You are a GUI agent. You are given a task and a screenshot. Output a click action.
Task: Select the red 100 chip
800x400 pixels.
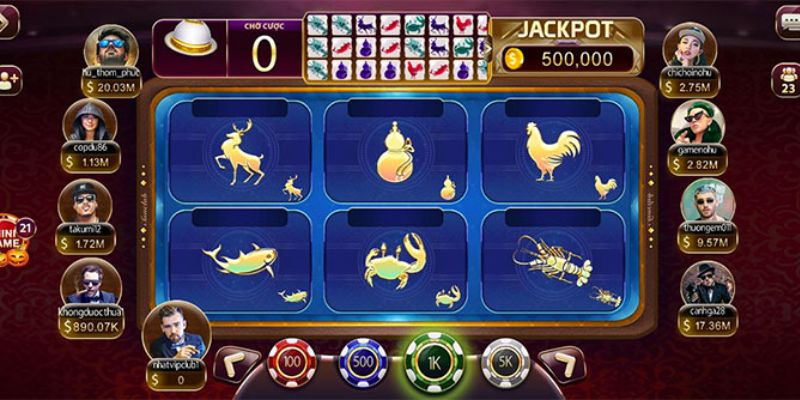point(291,359)
